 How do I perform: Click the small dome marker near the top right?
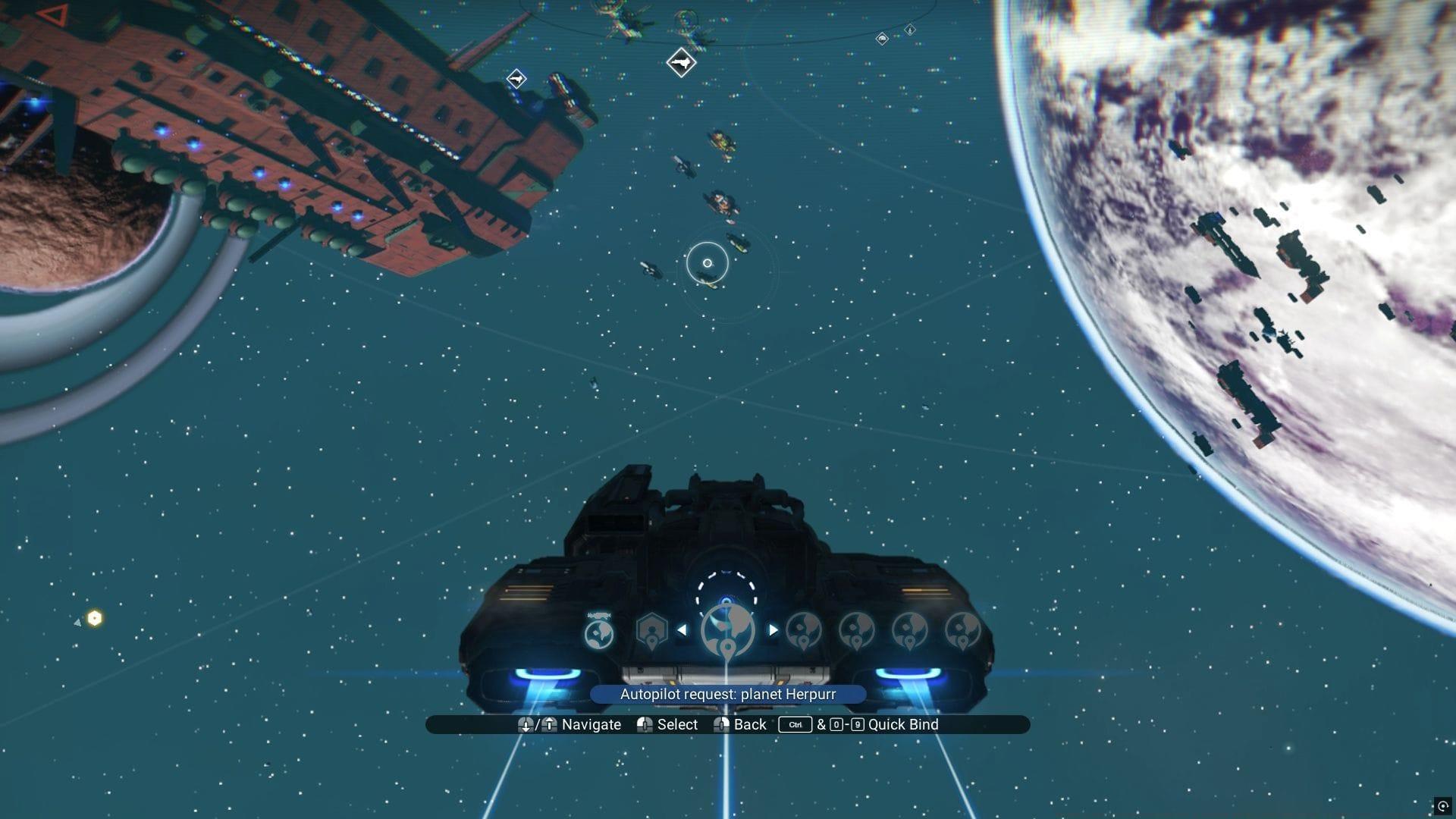click(x=882, y=39)
